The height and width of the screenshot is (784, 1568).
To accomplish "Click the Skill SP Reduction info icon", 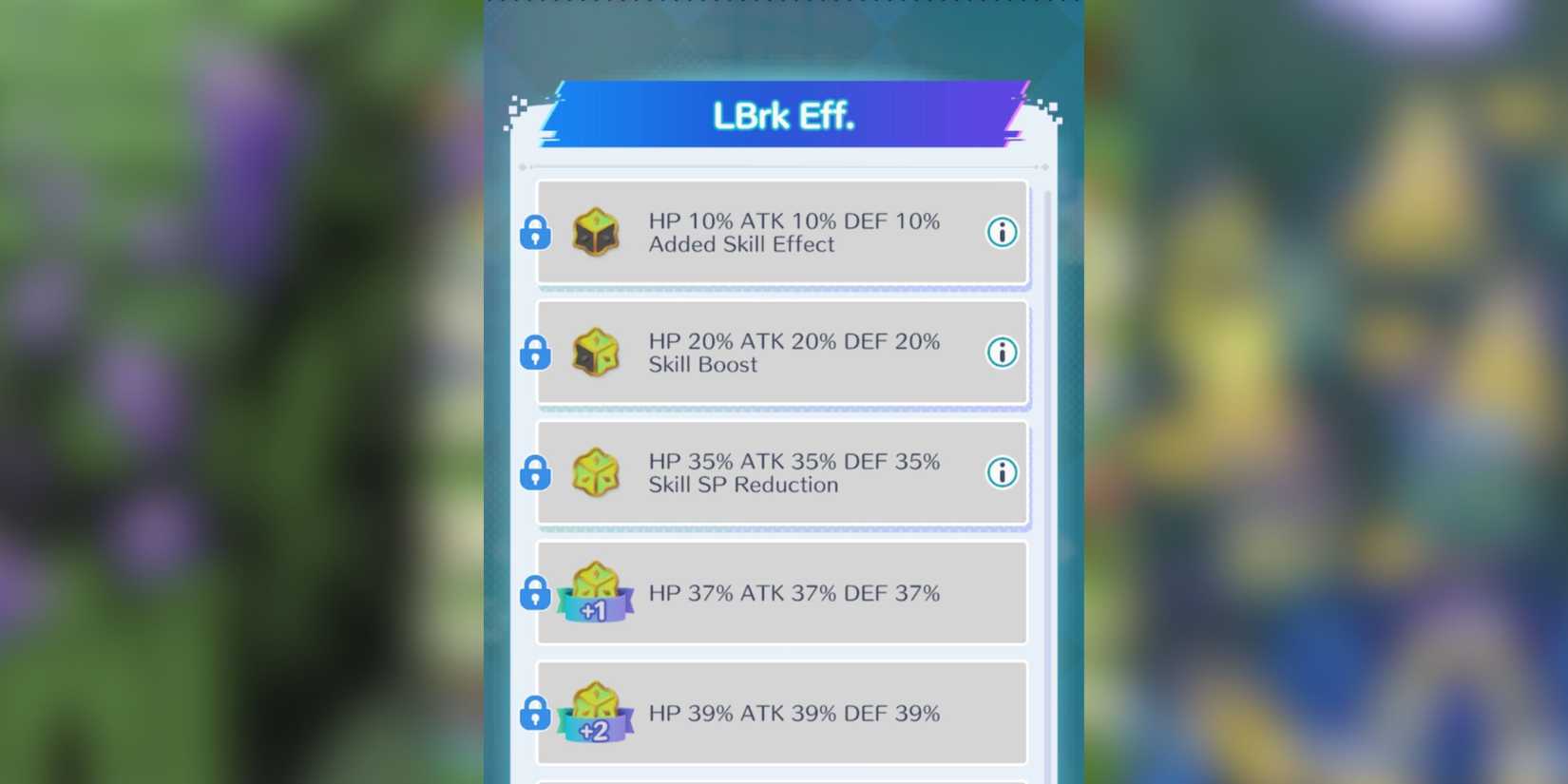I will [1002, 472].
